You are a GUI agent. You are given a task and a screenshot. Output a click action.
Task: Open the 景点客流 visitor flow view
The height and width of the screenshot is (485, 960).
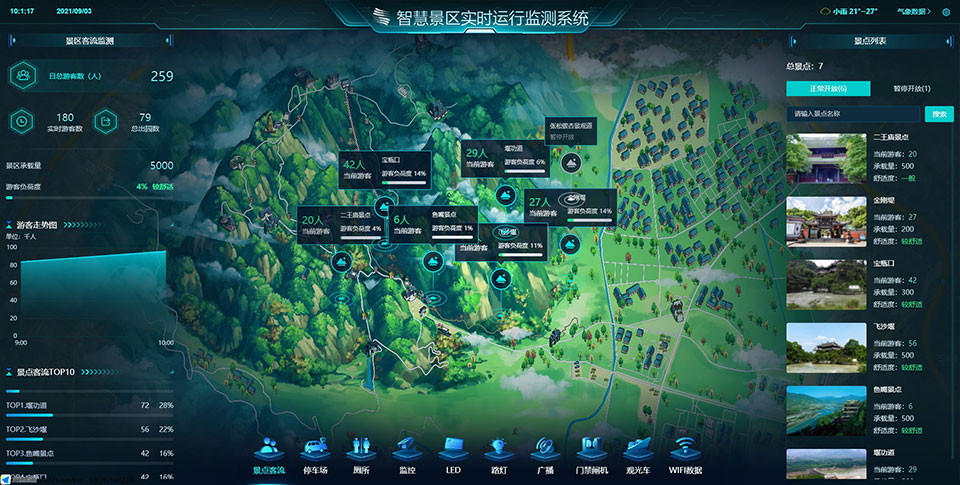269,454
